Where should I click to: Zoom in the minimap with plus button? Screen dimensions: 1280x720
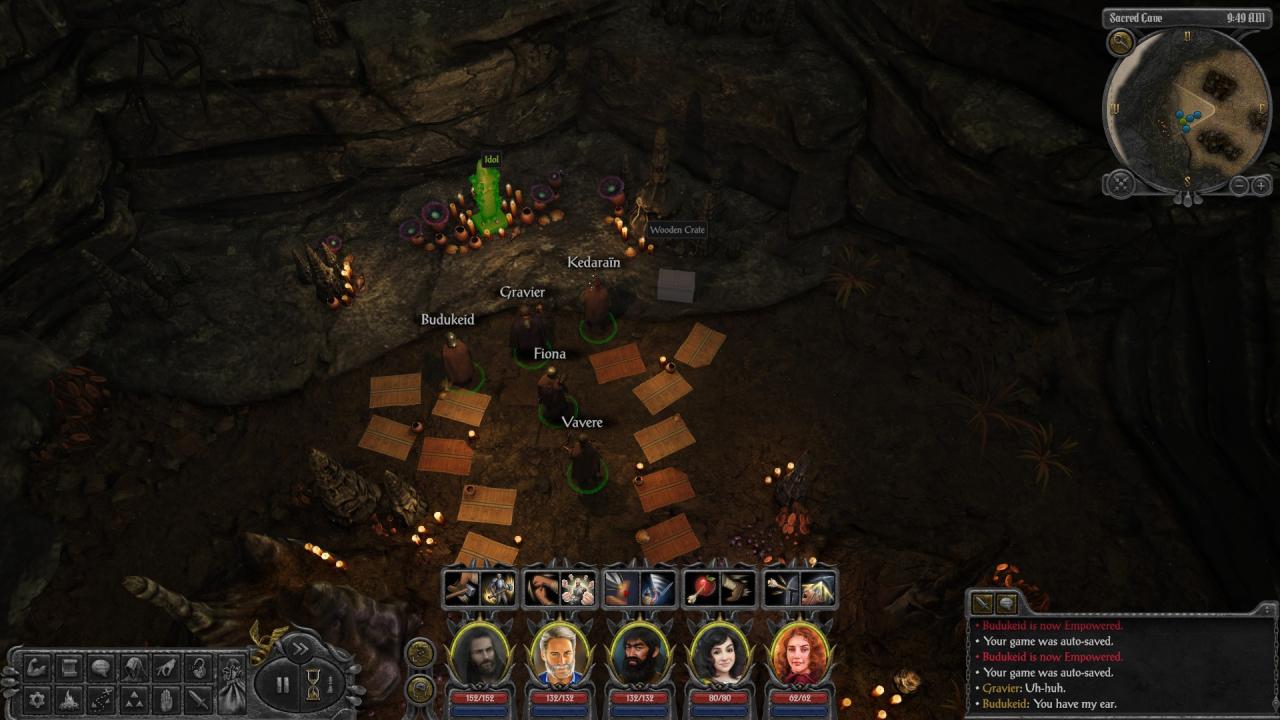pos(1261,185)
